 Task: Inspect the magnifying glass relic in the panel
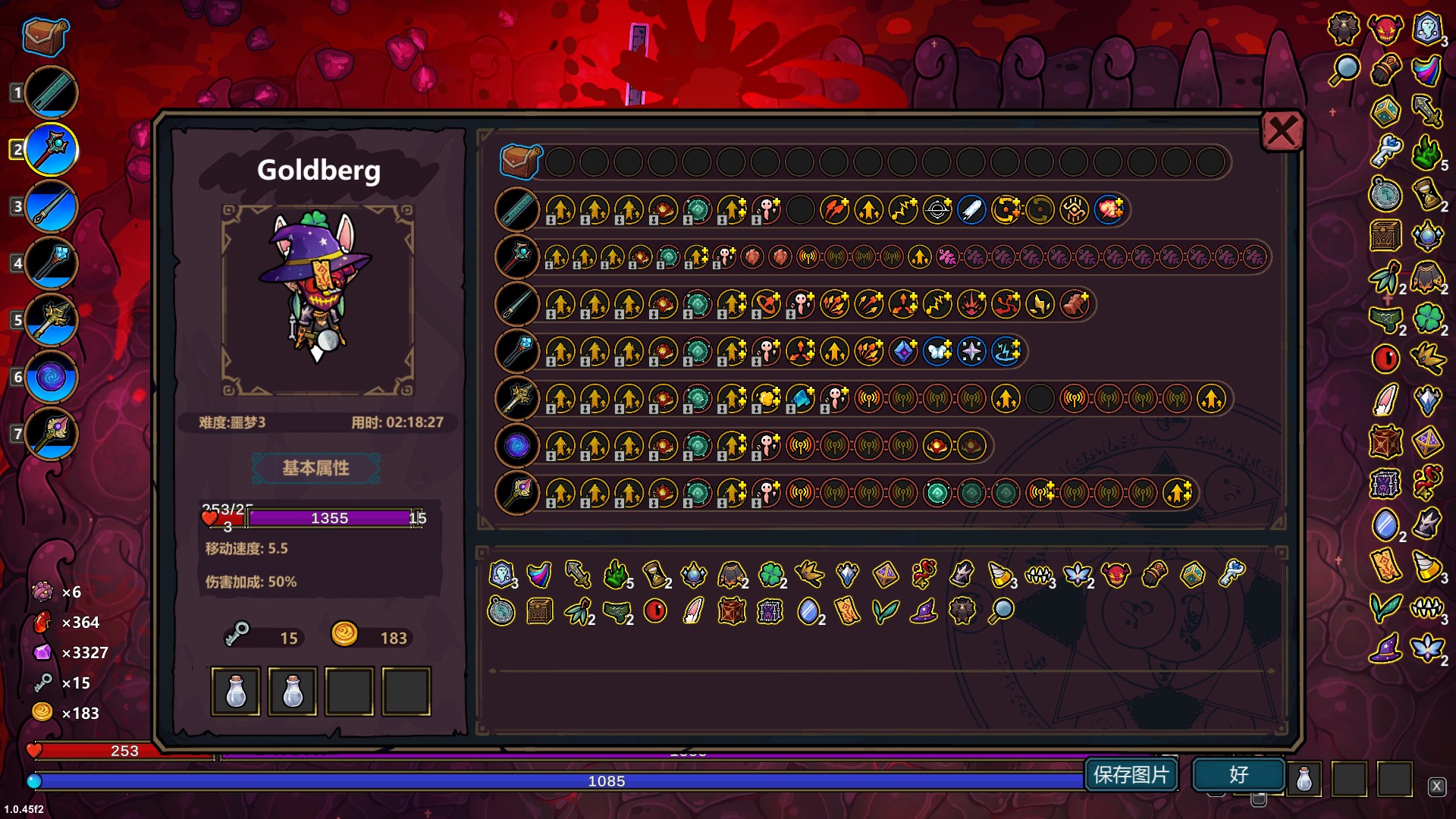point(1001,610)
